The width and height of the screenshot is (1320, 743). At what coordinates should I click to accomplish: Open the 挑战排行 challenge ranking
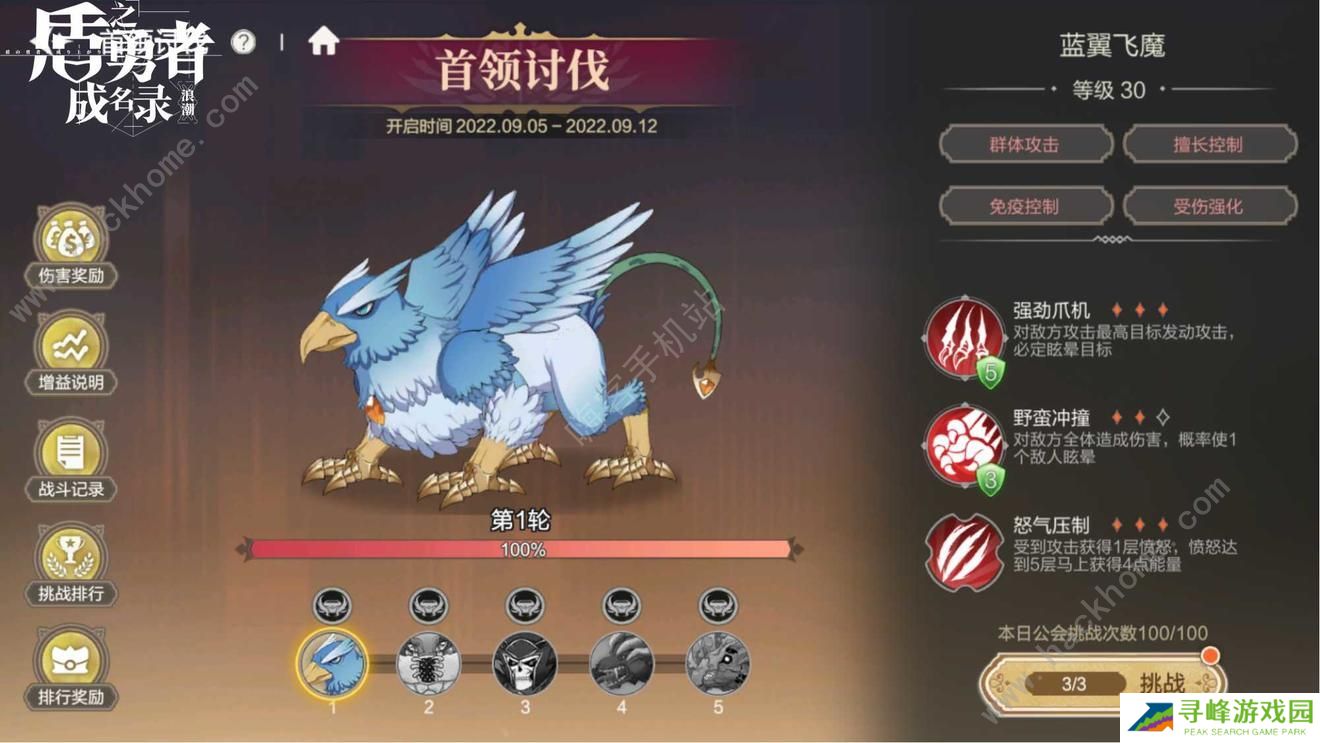point(70,565)
